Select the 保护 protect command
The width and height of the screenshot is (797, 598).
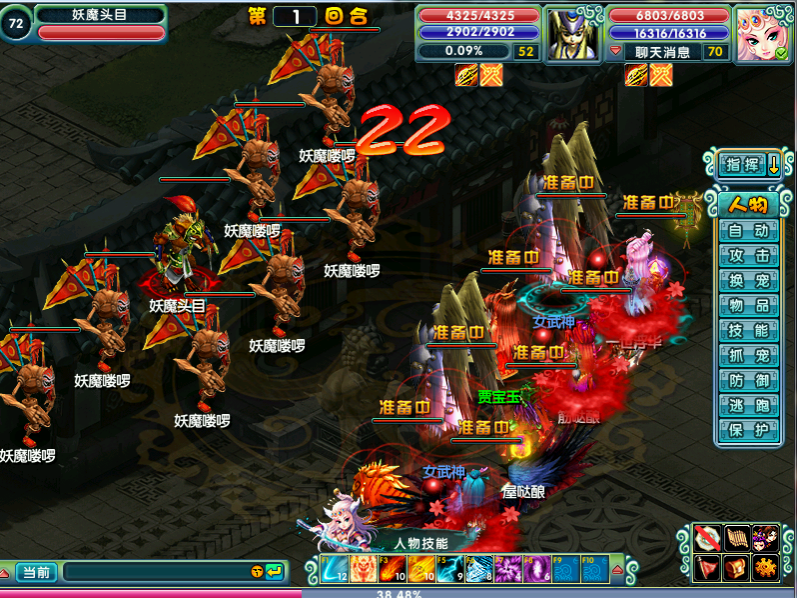point(748,431)
